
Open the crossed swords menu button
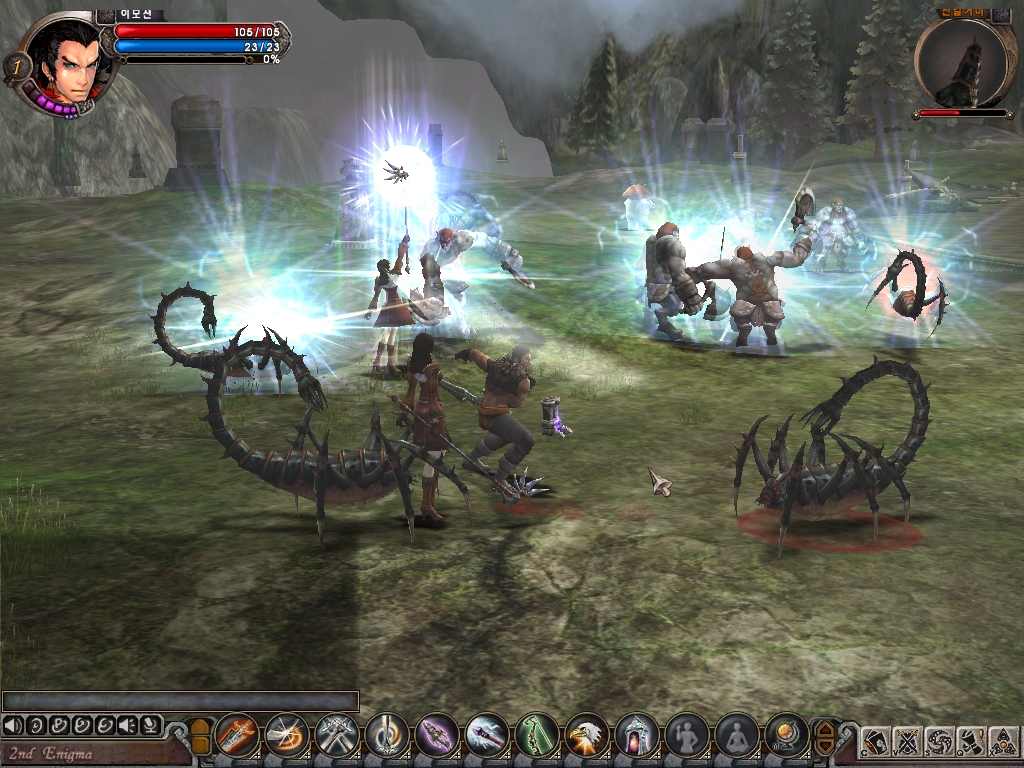(x=907, y=741)
